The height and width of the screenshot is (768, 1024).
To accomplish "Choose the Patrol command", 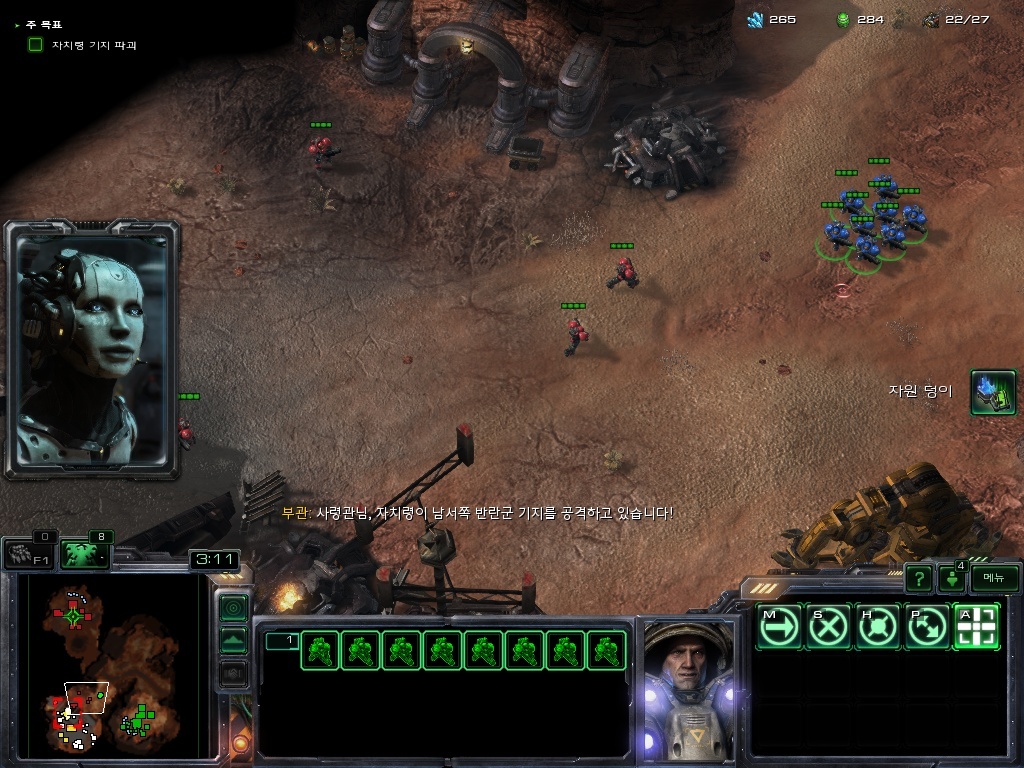I will 927,627.
